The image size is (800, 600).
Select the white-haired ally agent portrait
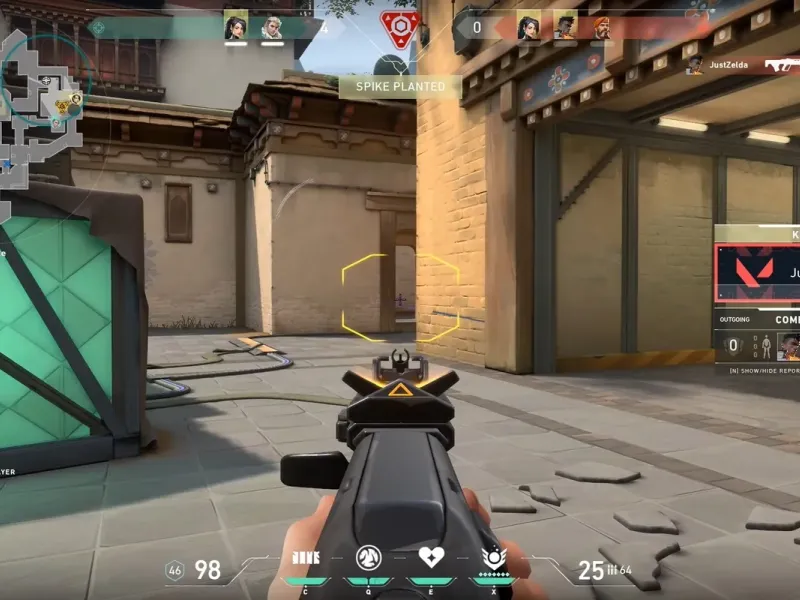[x=272, y=26]
